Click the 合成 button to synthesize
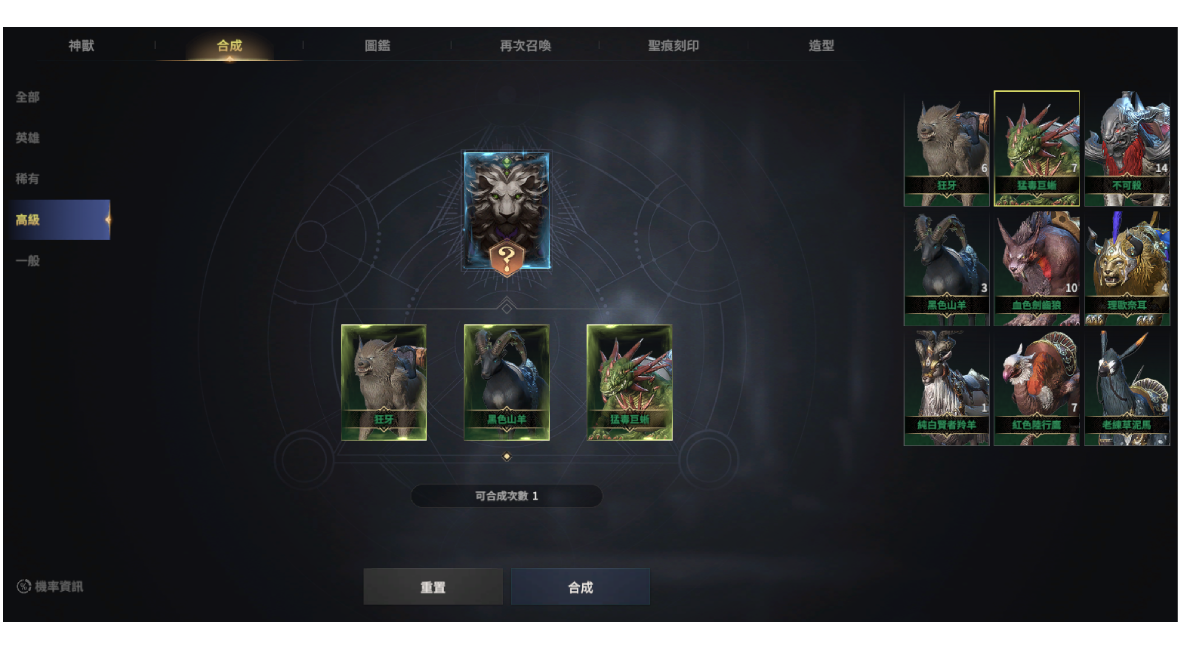The image size is (1180, 650). [x=580, y=587]
